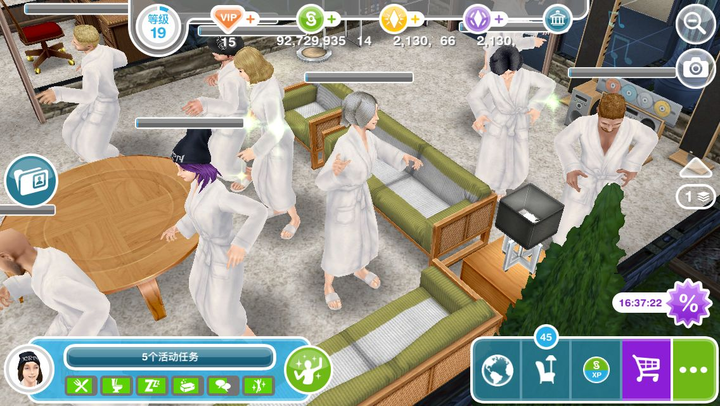Add more green Simoleons currency

pyautogui.click(x=331, y=19)
